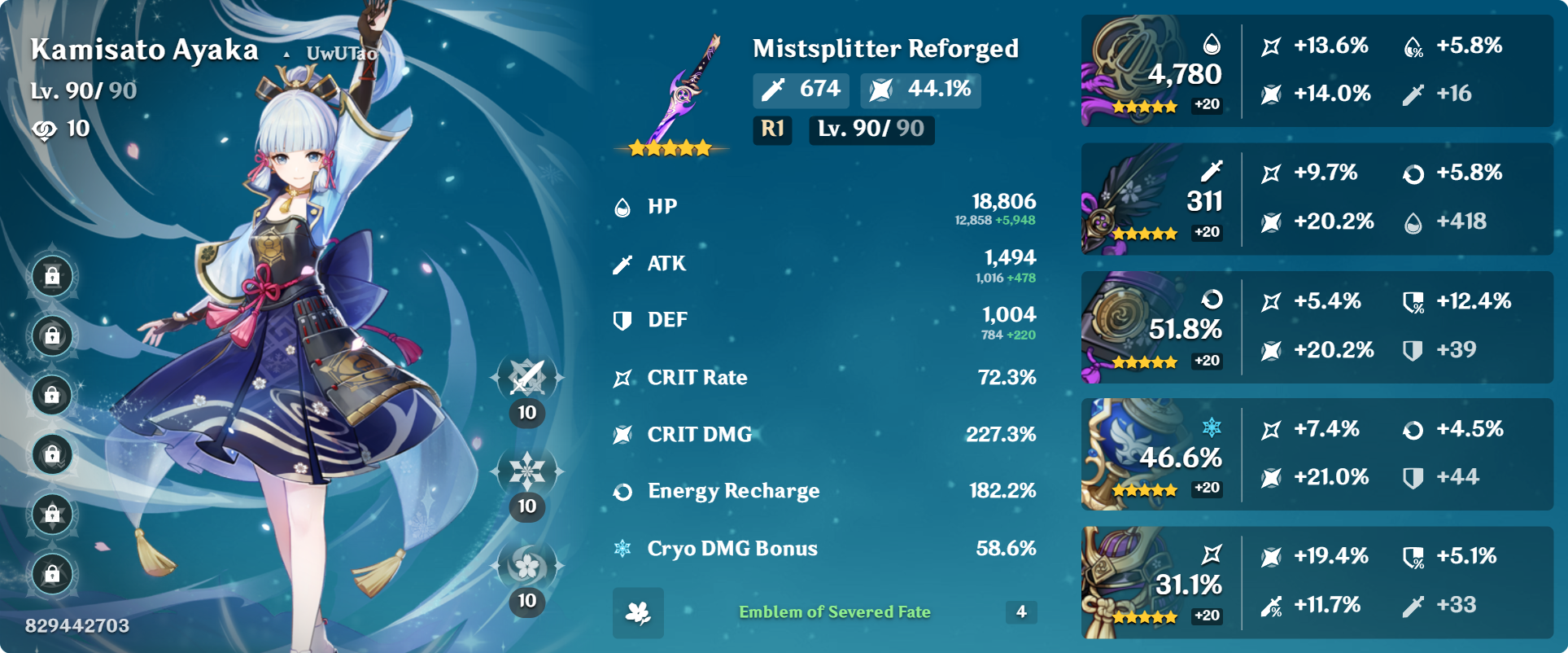
Task: Select the snowflake elemental skill talent icon
Action: click(527, 471)
